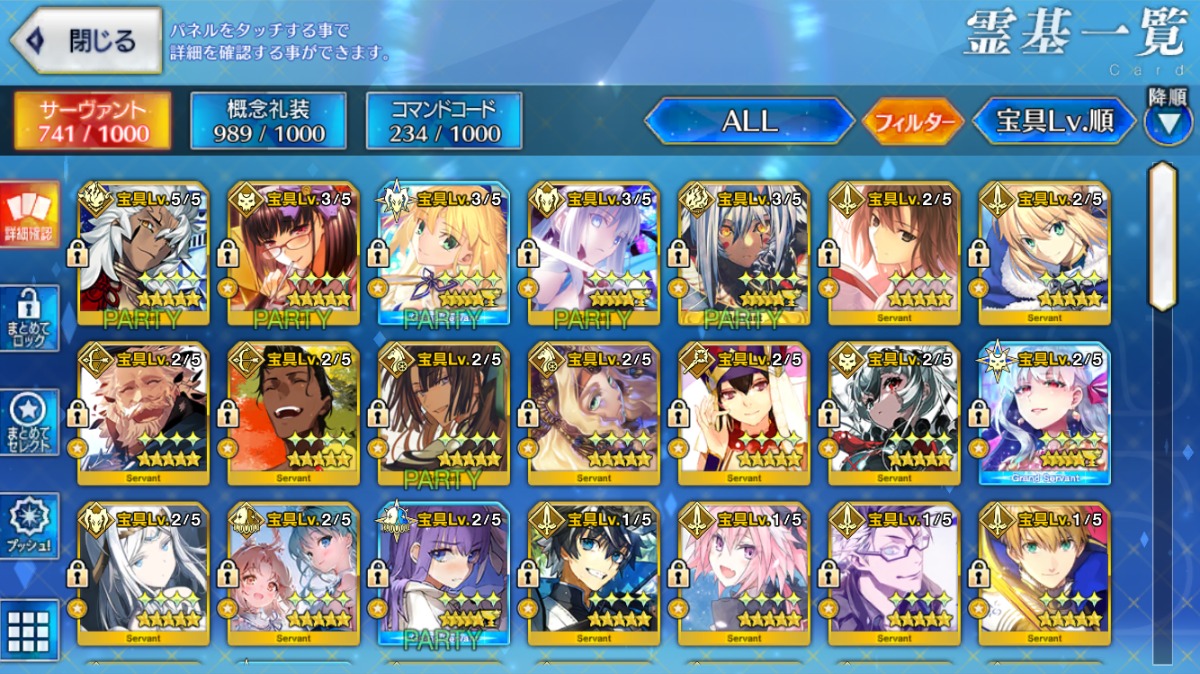
Task: Open the フィルター options
Action: pos(912,122)
